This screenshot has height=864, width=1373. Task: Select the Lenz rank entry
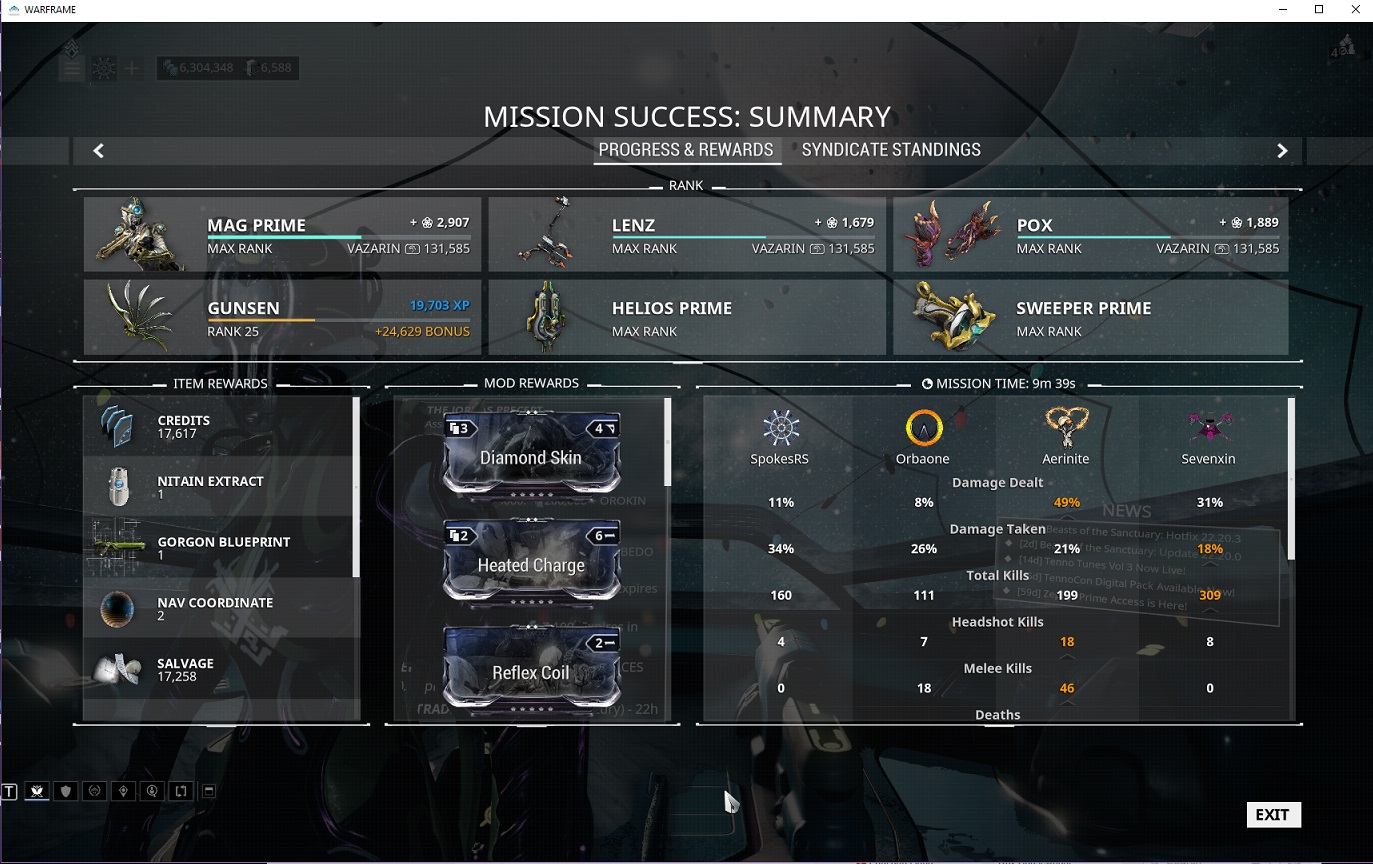pos(687,235)
